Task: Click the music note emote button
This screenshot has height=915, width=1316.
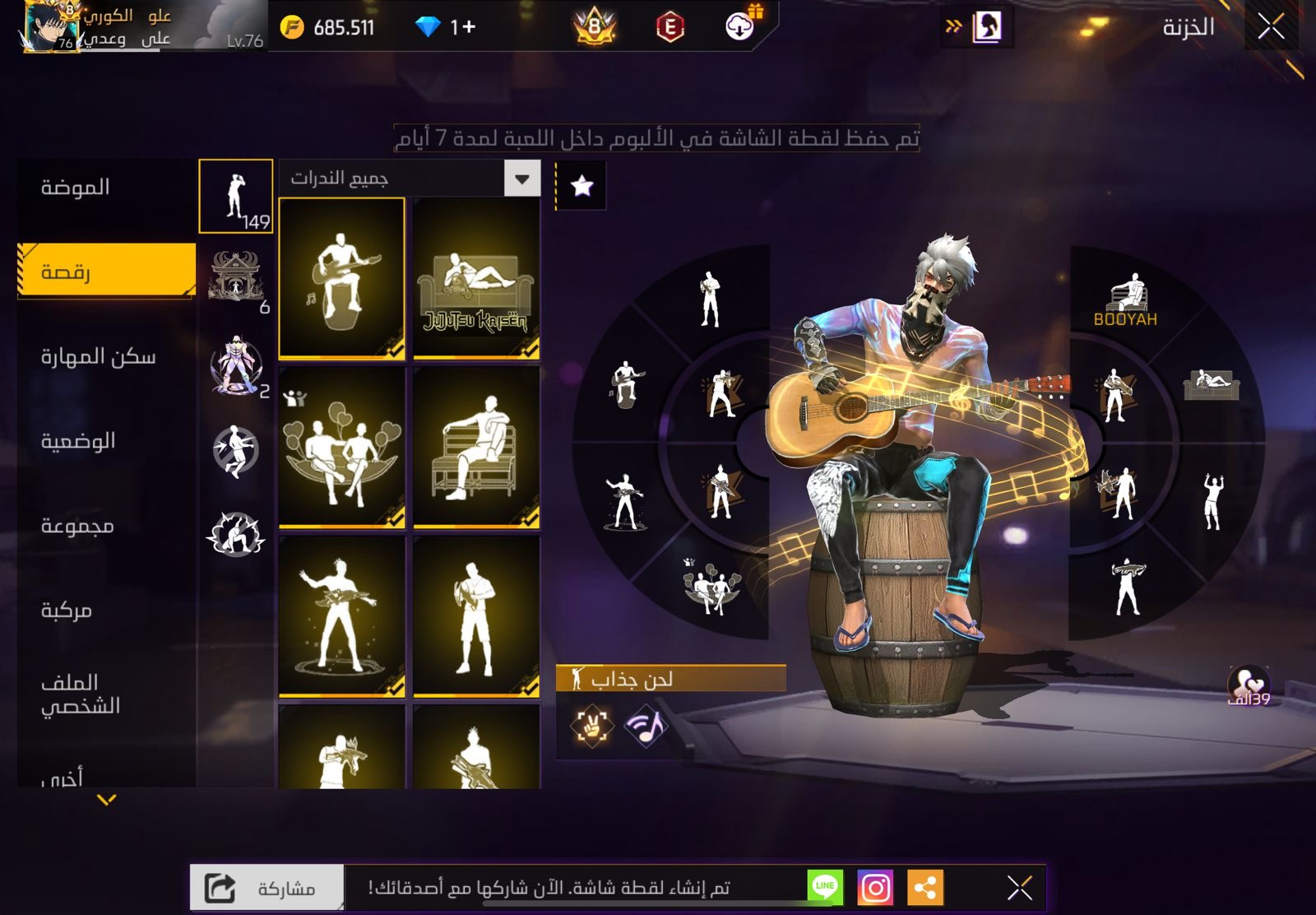Action: point(646,726)
